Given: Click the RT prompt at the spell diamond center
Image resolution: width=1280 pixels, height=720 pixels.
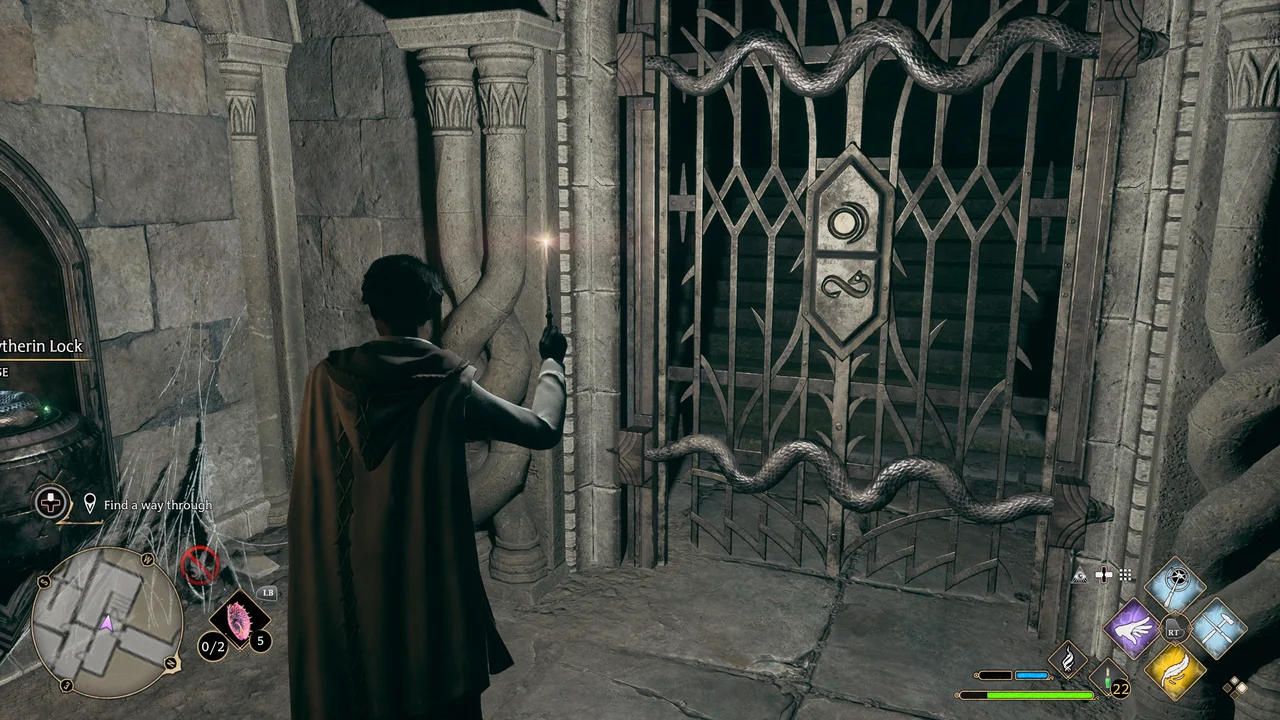Looking at the screenshot, I should (1174, 630).
